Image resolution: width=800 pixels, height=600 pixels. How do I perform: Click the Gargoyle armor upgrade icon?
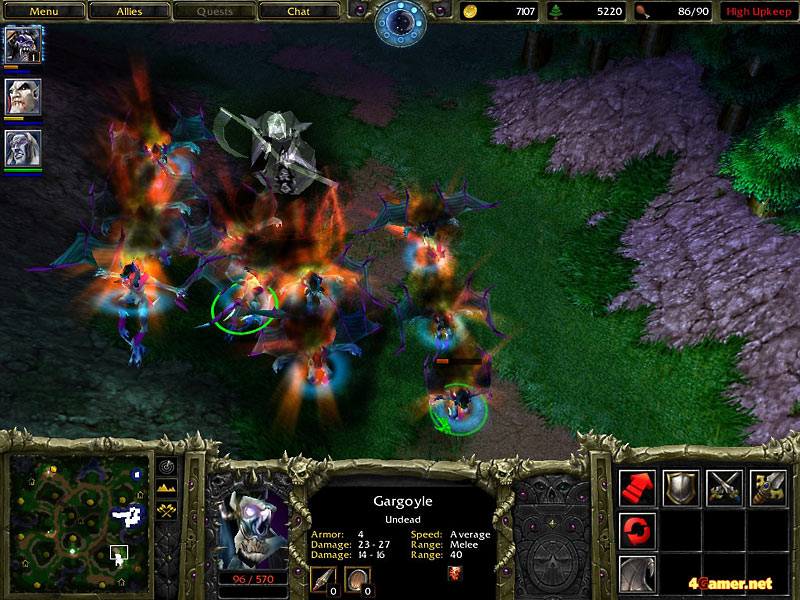[x=358, y=580]
